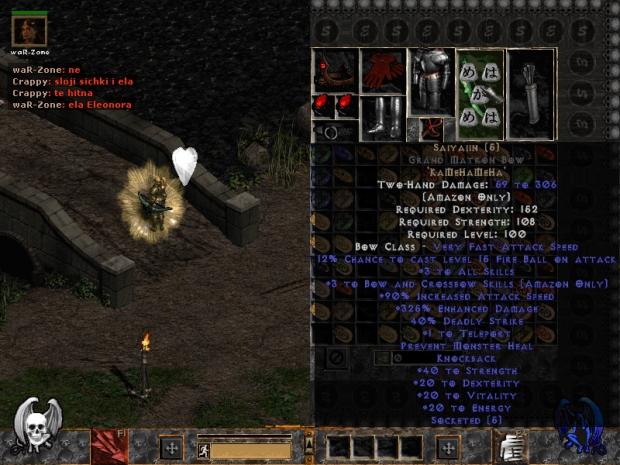Select the arrow quiver item
Image resolution: width=620 pixels, height=465 pixels.
[531, 93]
